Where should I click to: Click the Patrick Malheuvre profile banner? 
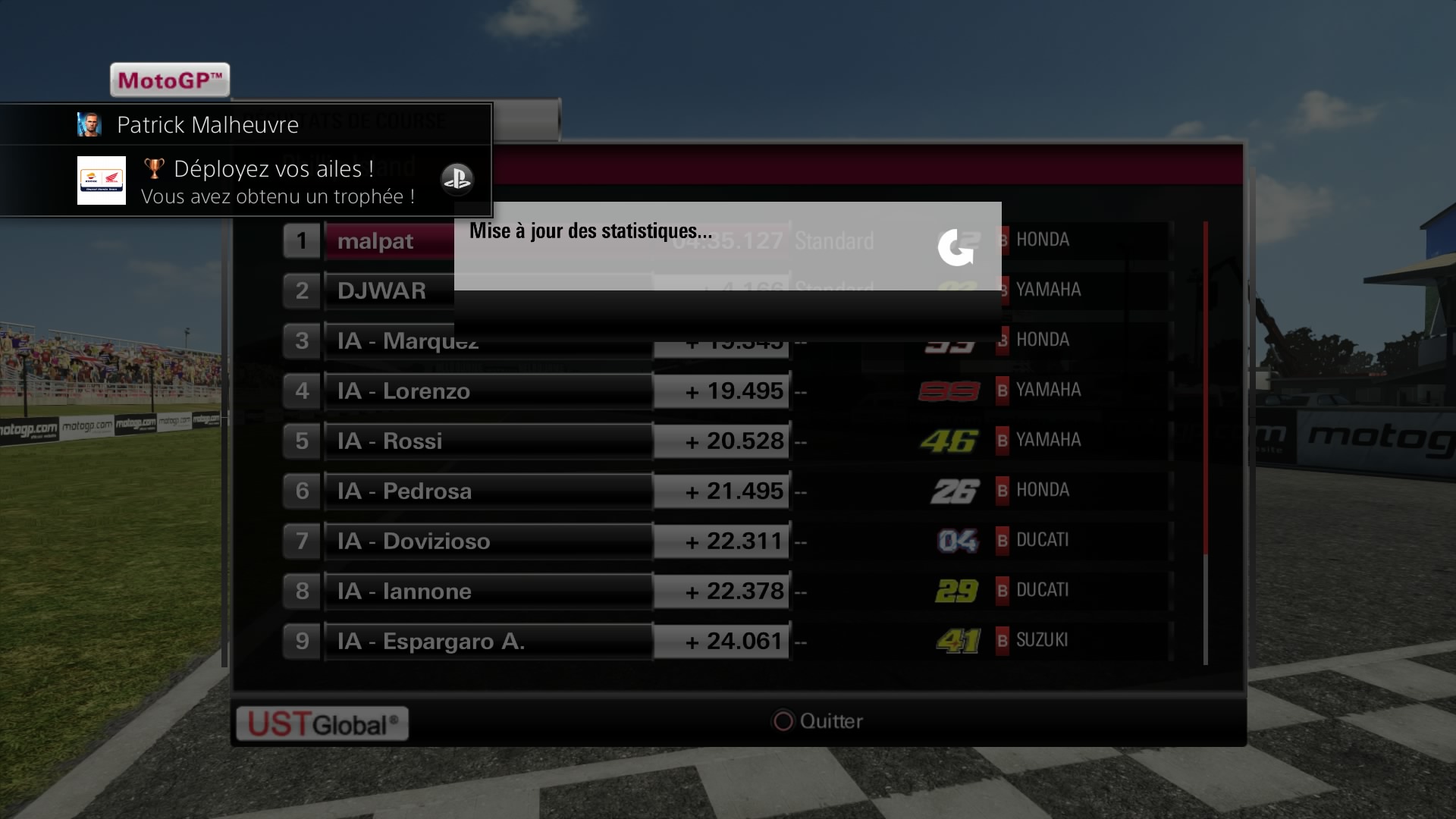pos(208,124)
